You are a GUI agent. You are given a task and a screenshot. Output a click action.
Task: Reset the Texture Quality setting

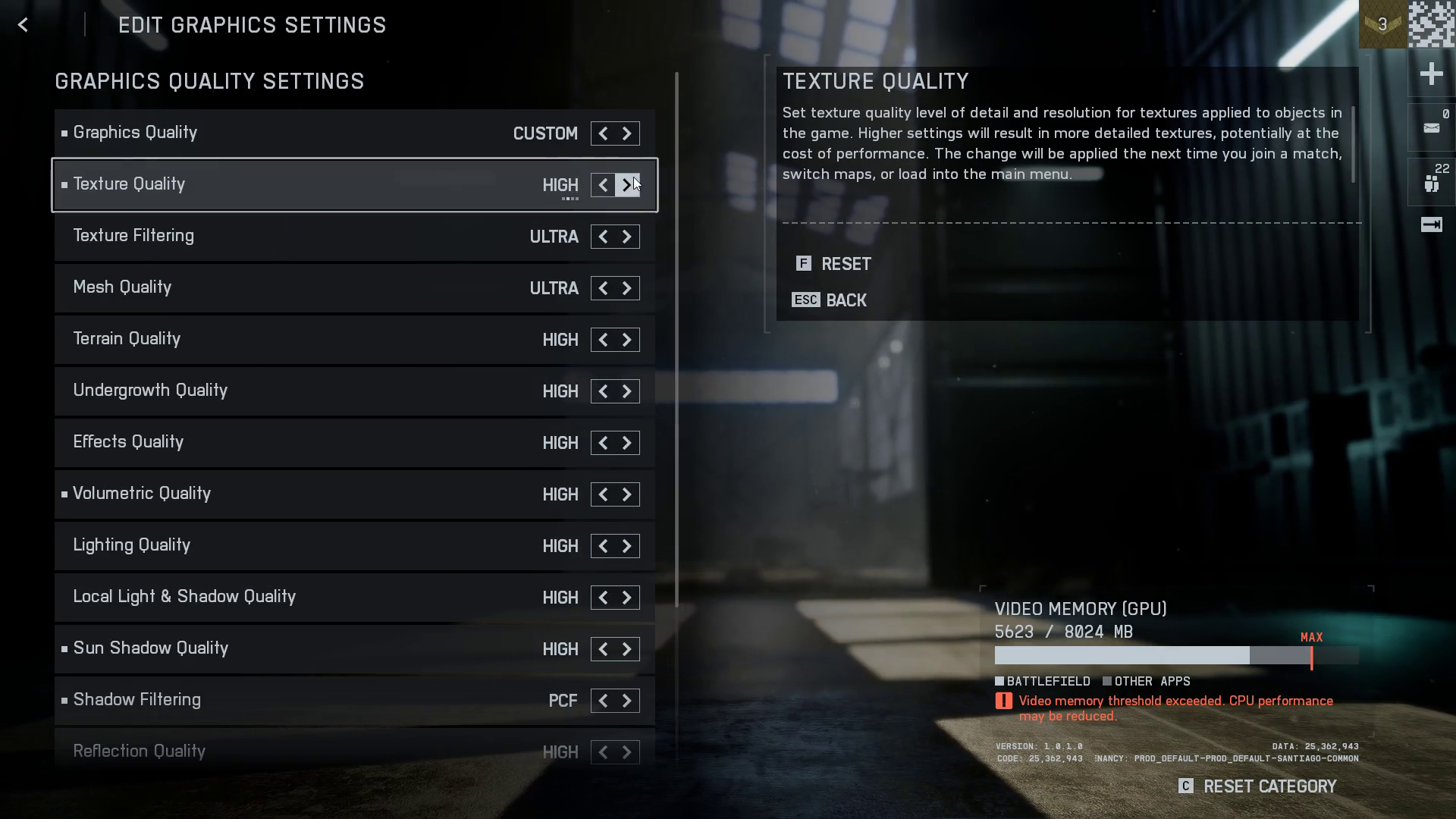(x=834, y=264)
